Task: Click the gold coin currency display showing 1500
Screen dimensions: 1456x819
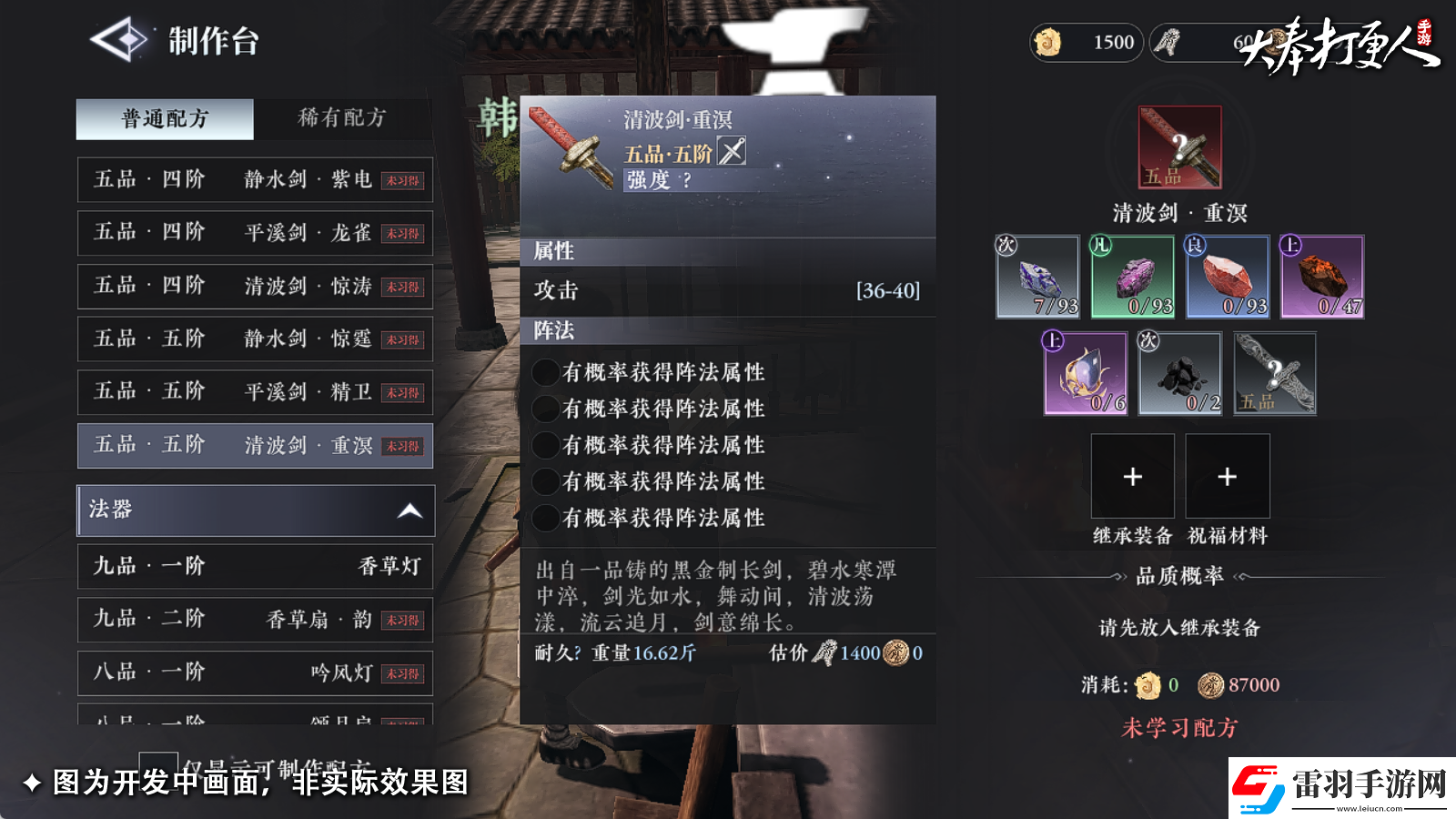Action: point(1086,42)
